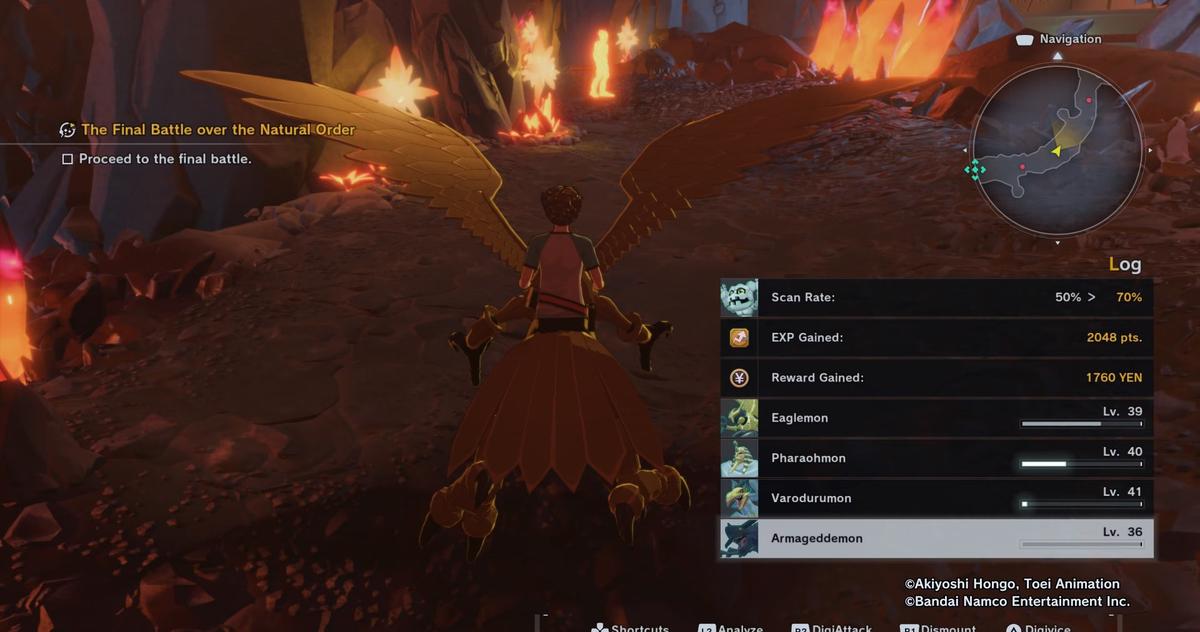Pick the highlighted Armageddemon row

pos(936,538)
